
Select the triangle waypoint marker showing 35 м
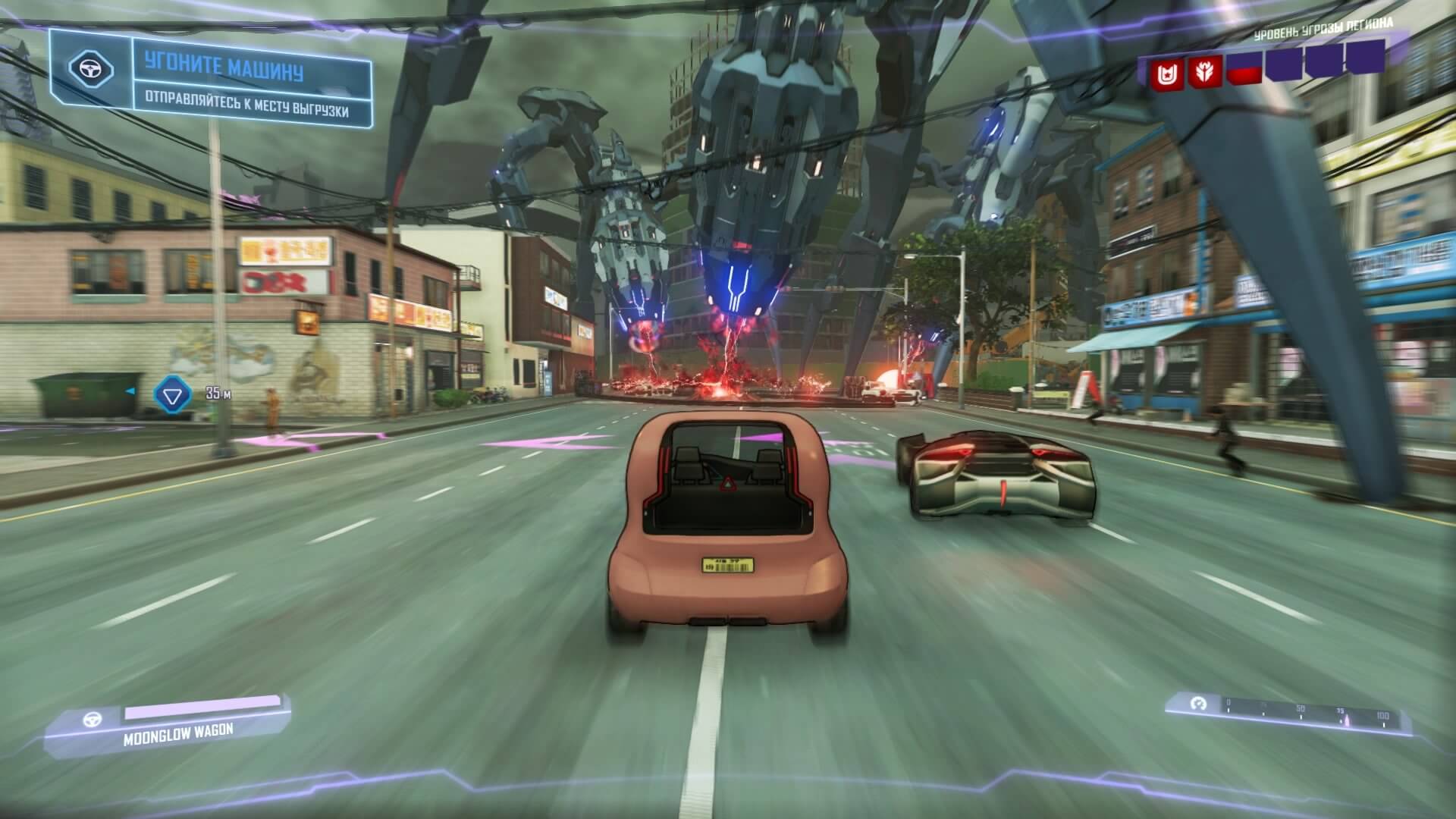[168, 395]
